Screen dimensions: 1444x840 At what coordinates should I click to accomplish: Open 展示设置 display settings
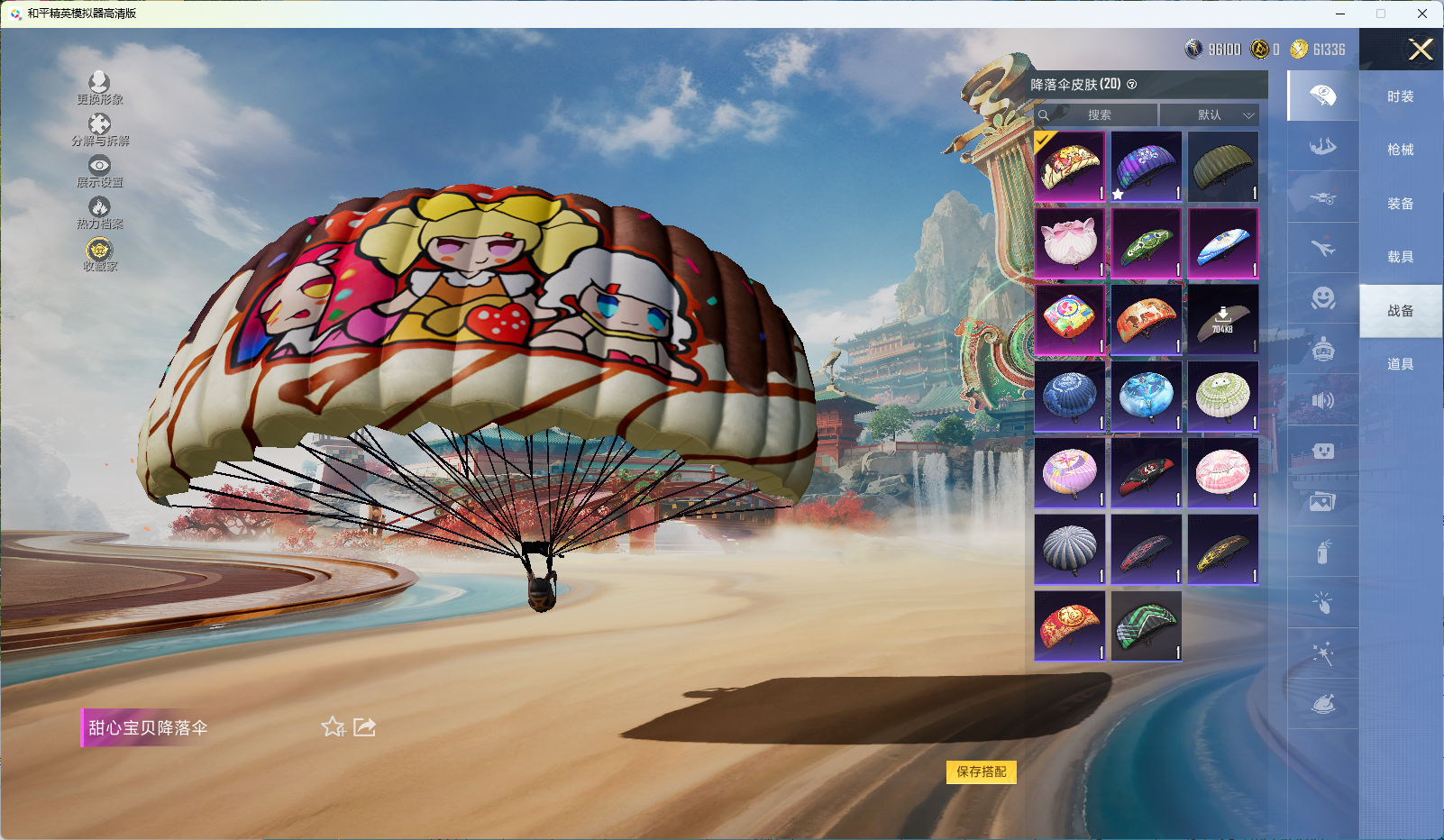[99, 171]
